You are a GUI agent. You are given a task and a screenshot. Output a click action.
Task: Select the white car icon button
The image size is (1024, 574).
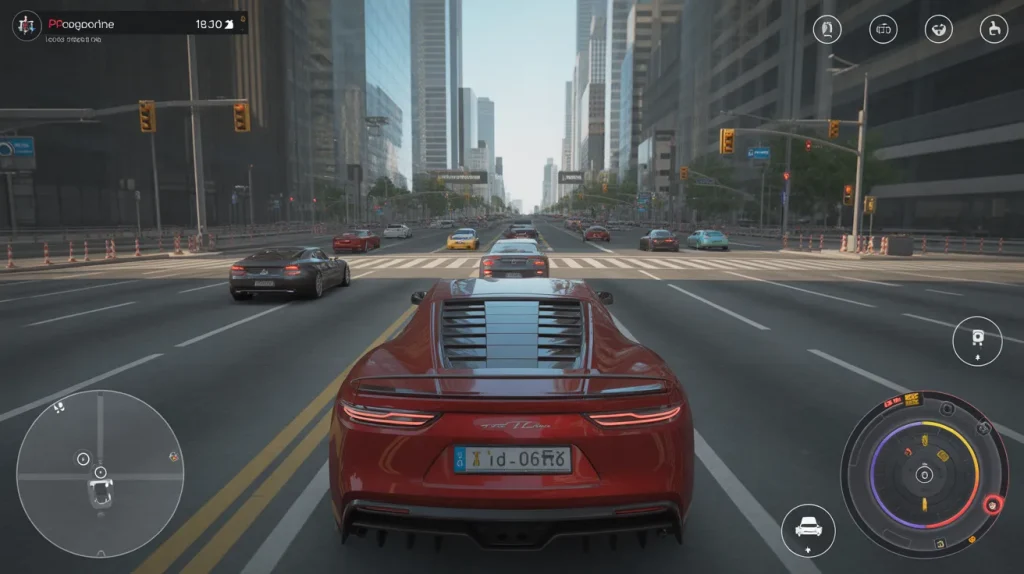pyautogui.click(x=808, y=526)
